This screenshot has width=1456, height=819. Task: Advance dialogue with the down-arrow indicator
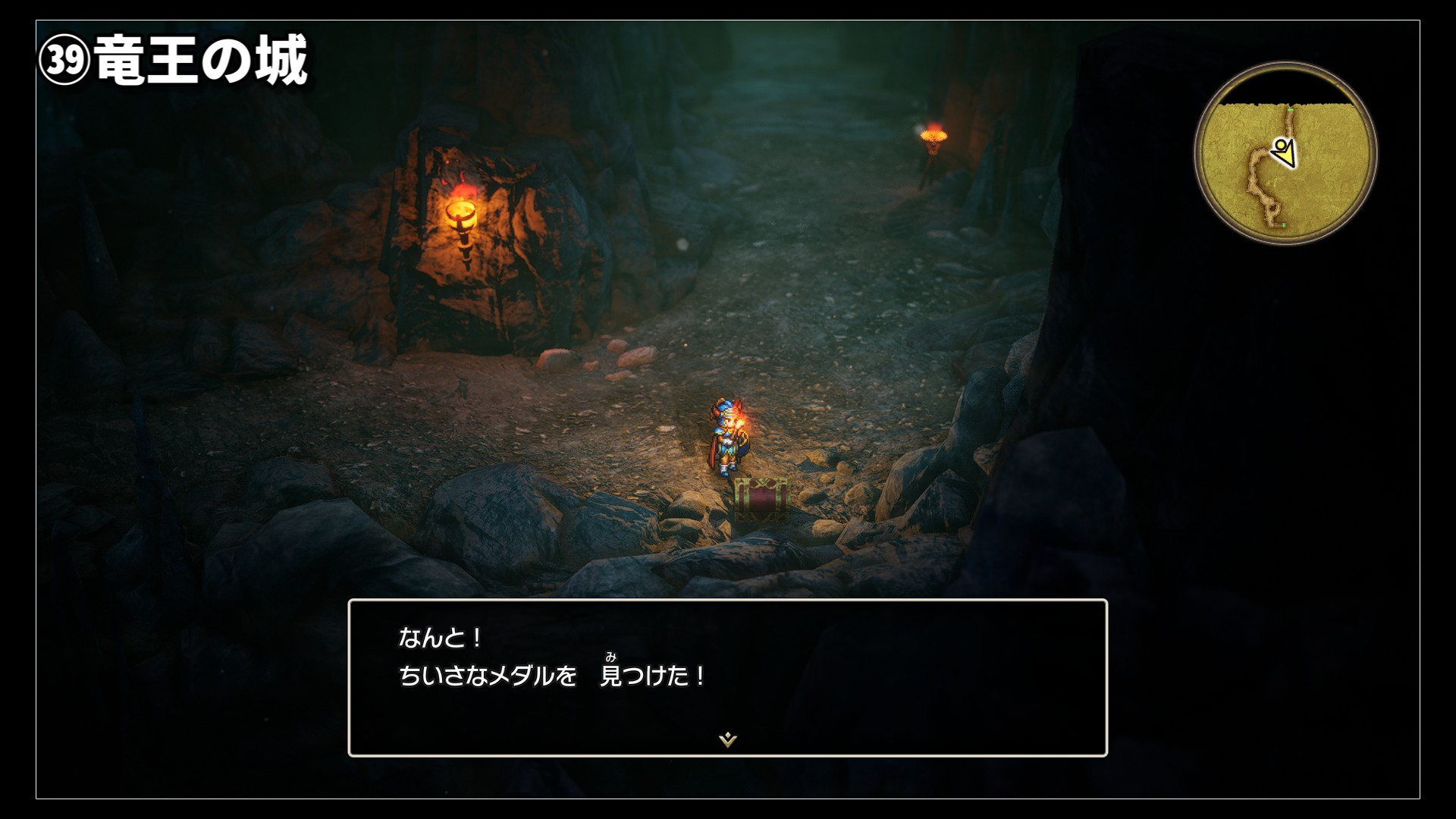[728, 739]
